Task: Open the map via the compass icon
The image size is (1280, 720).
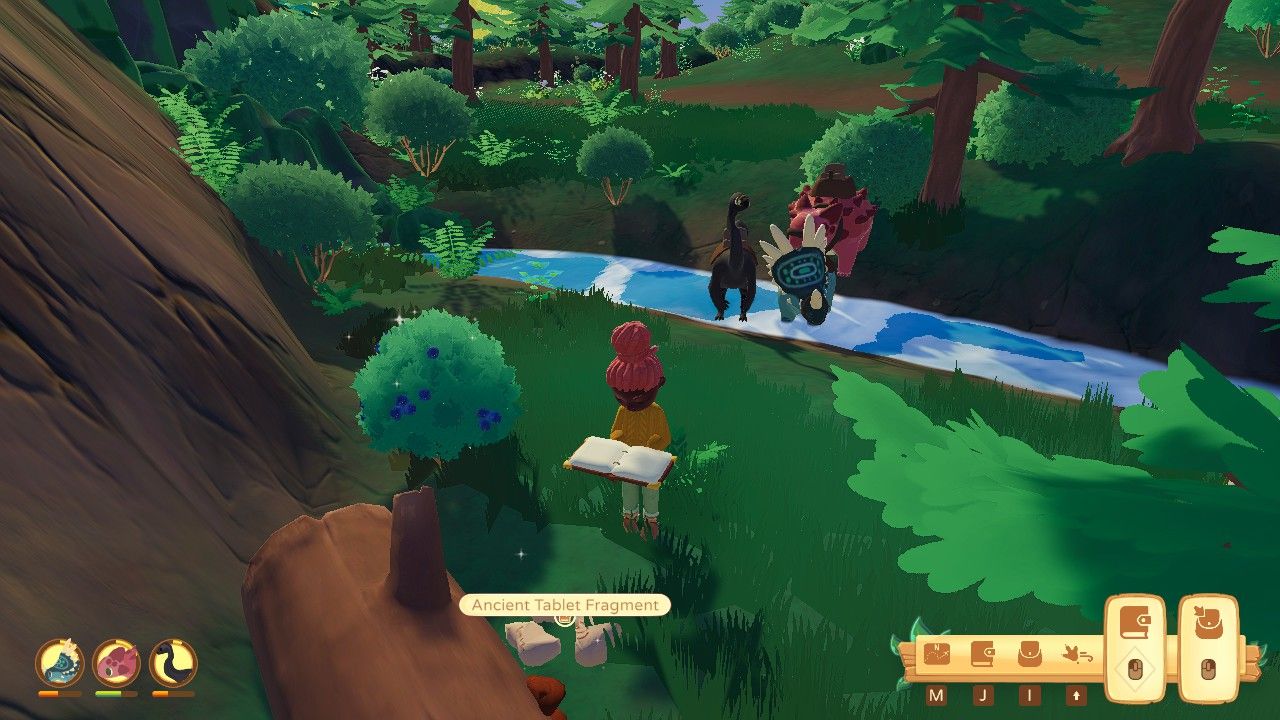Action: click(937, 654)
